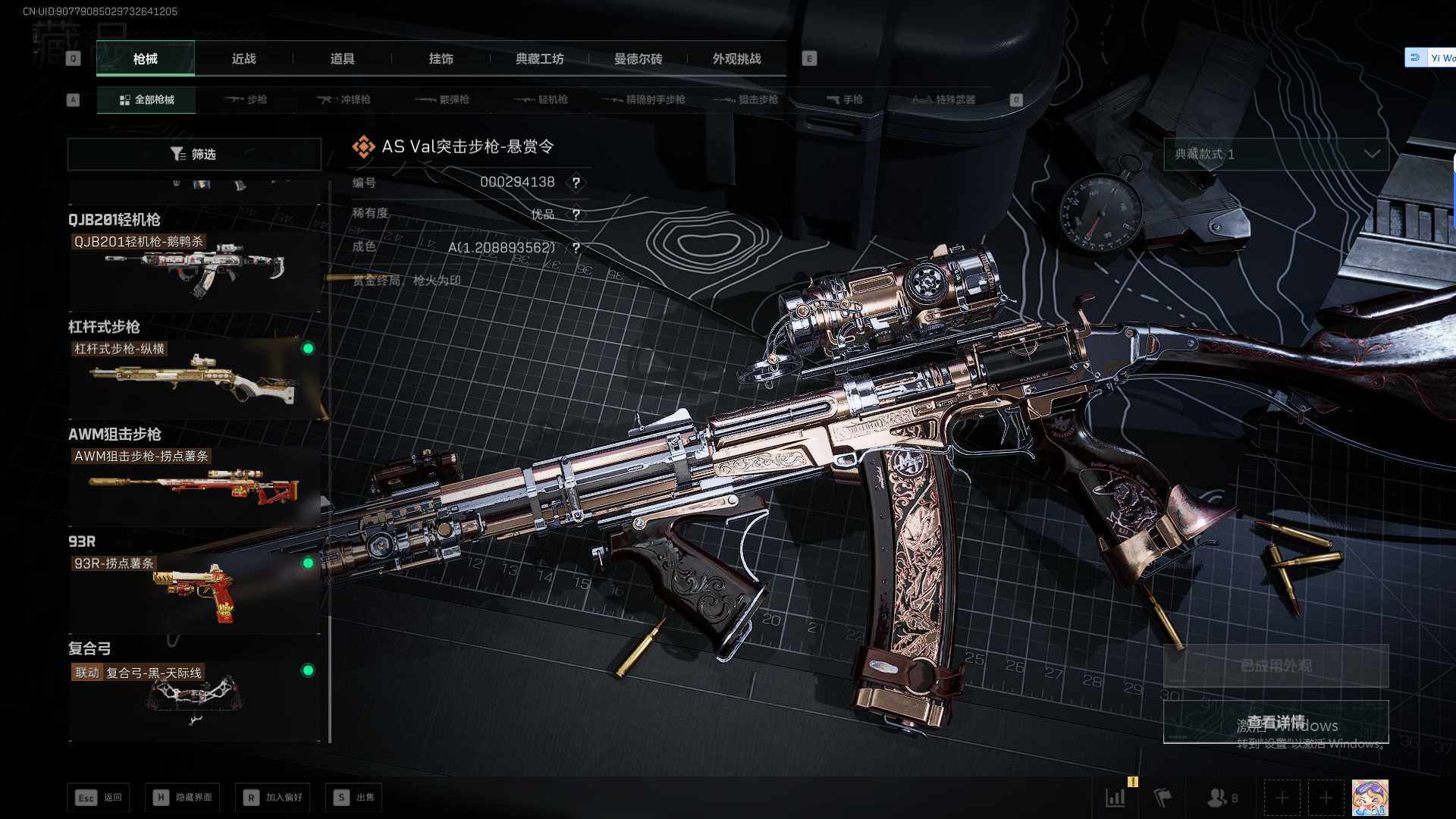Switch to the 曼德尔砖 tab
Image resolution: width=1456 pixels, height=819 pixels.
click(x=638, y=59)
